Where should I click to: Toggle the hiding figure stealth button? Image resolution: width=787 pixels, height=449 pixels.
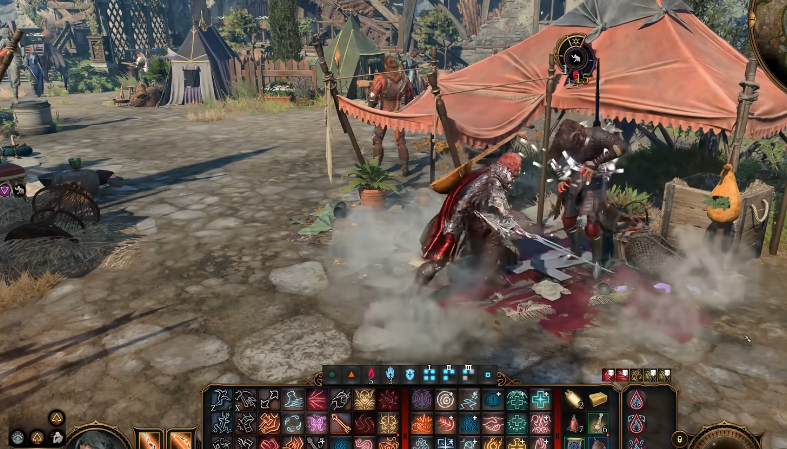click(x=57, y=436)
